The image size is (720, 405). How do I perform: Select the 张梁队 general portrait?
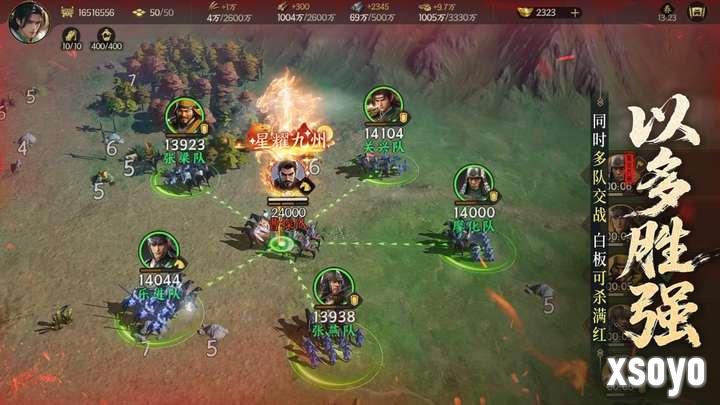184,116
